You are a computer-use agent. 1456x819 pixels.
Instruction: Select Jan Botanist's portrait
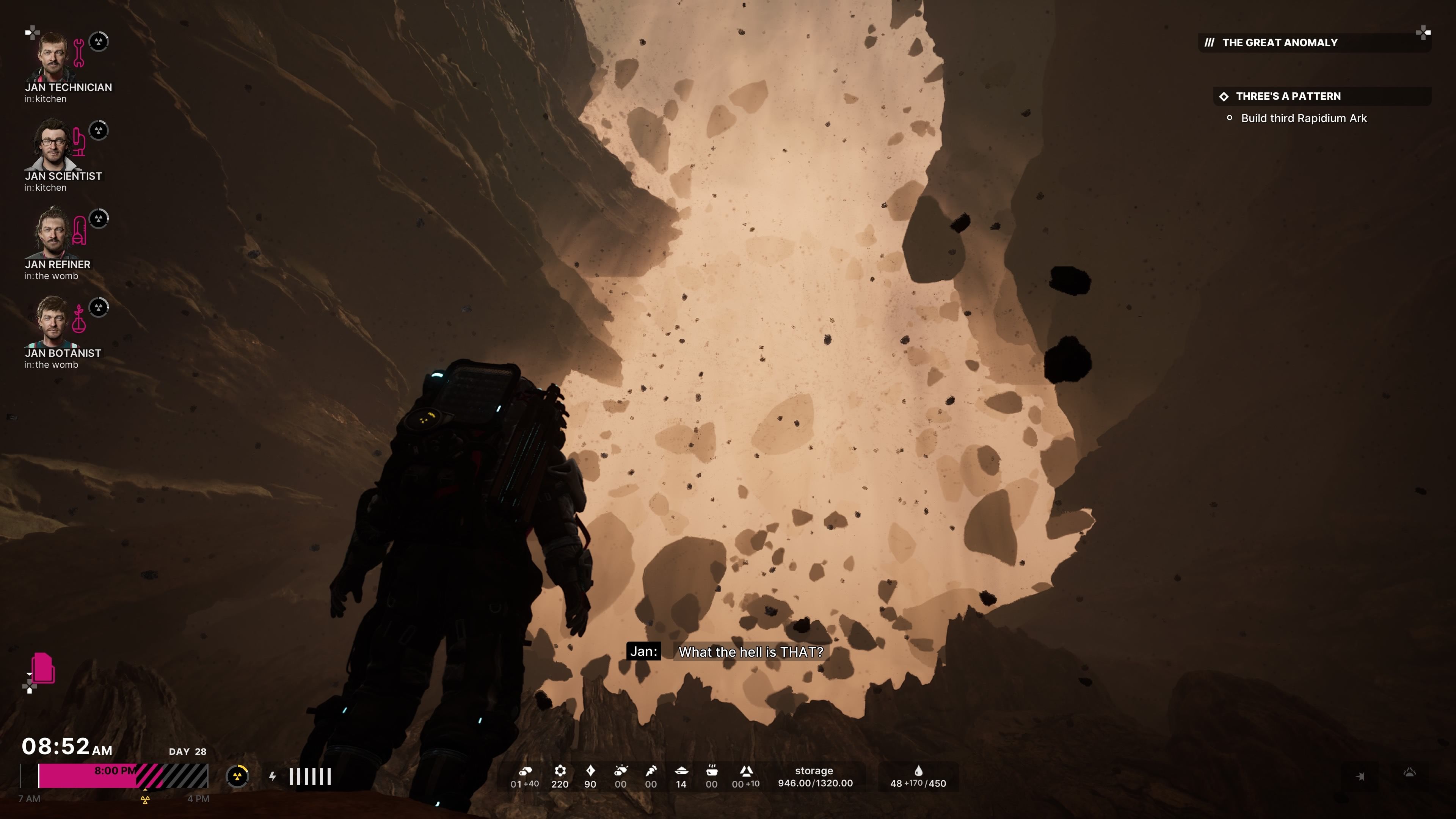click(53, 322)
